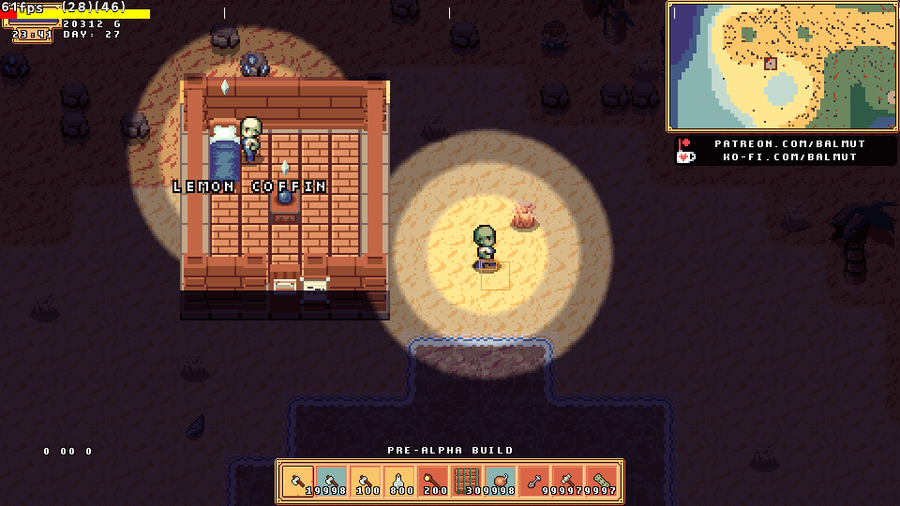
Task: Click the house marker on the minimap
Action: (x=770, y=63)
